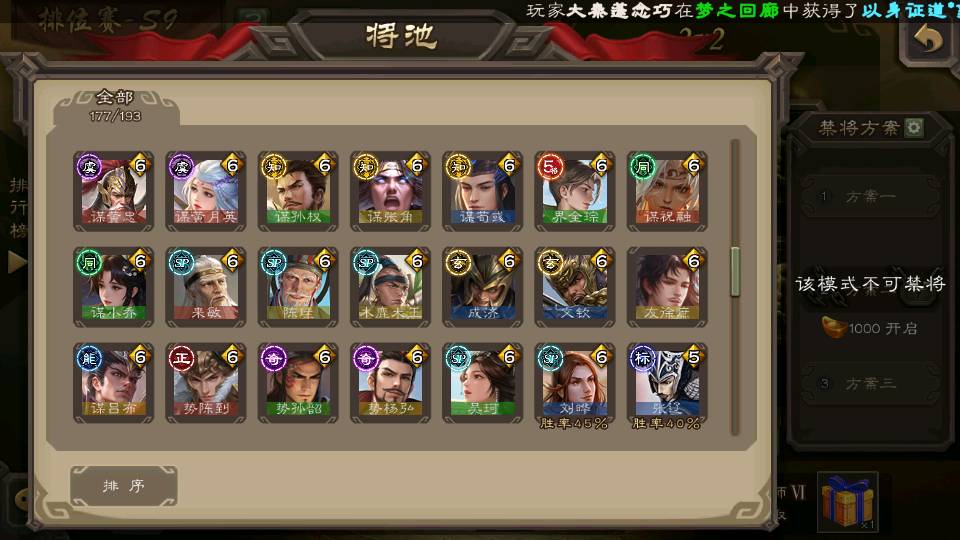Select the 文钦 general card
This screenshot has width=960, height=540.
(x=574, y=286)
